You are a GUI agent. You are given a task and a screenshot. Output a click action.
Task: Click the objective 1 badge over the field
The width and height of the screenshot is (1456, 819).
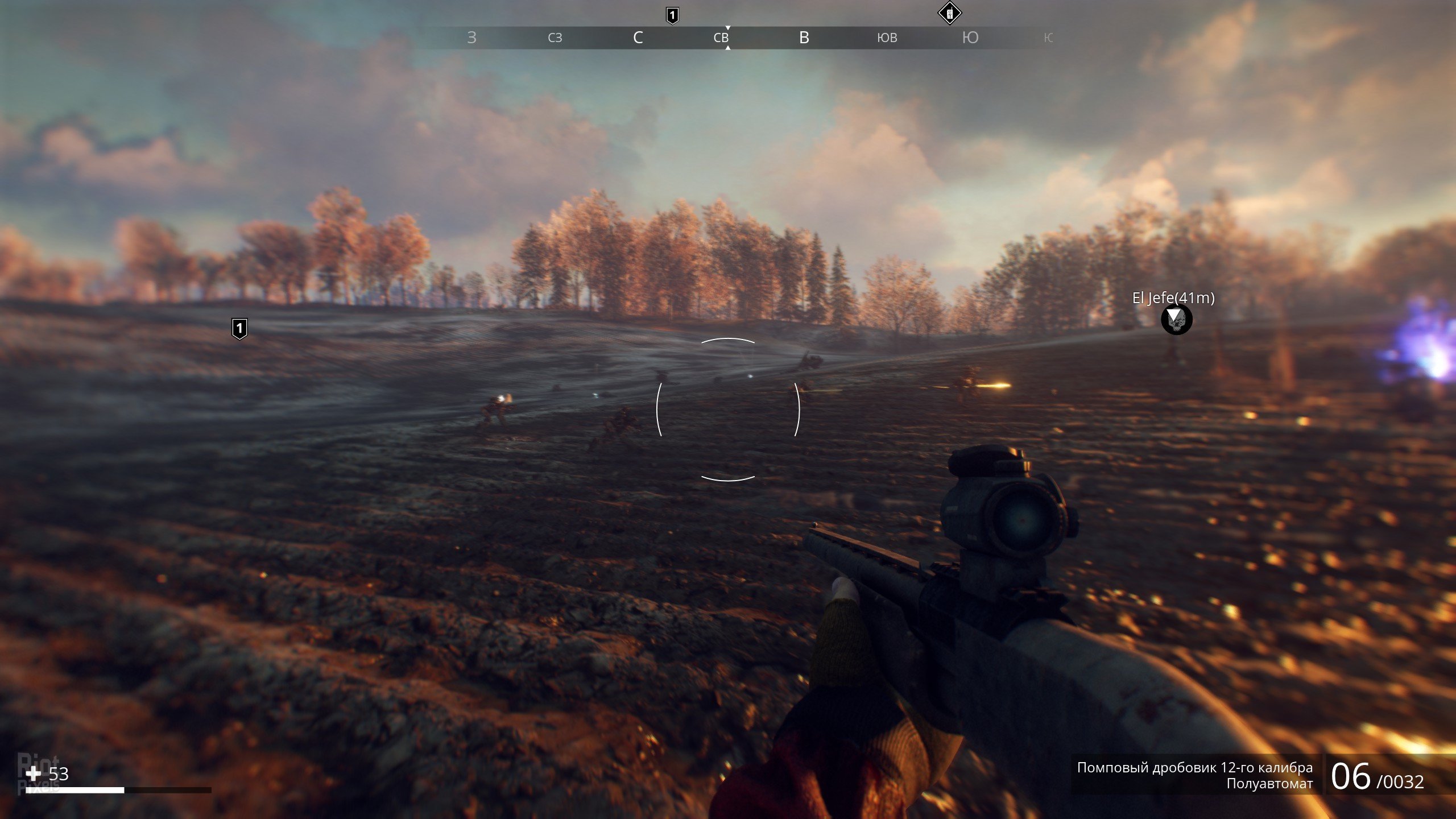click(239, 328)
